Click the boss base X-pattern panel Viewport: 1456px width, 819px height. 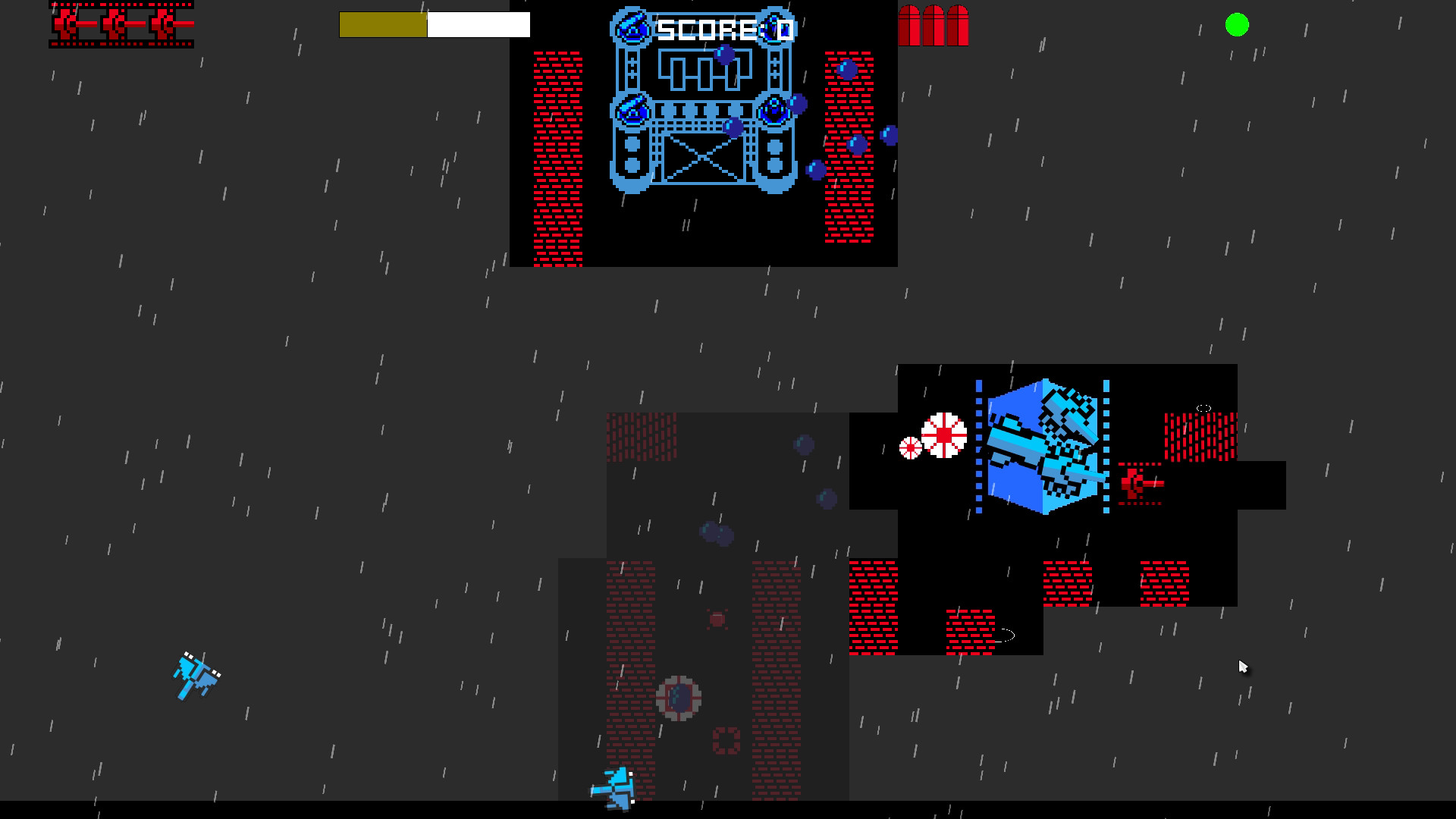[701, 158]
